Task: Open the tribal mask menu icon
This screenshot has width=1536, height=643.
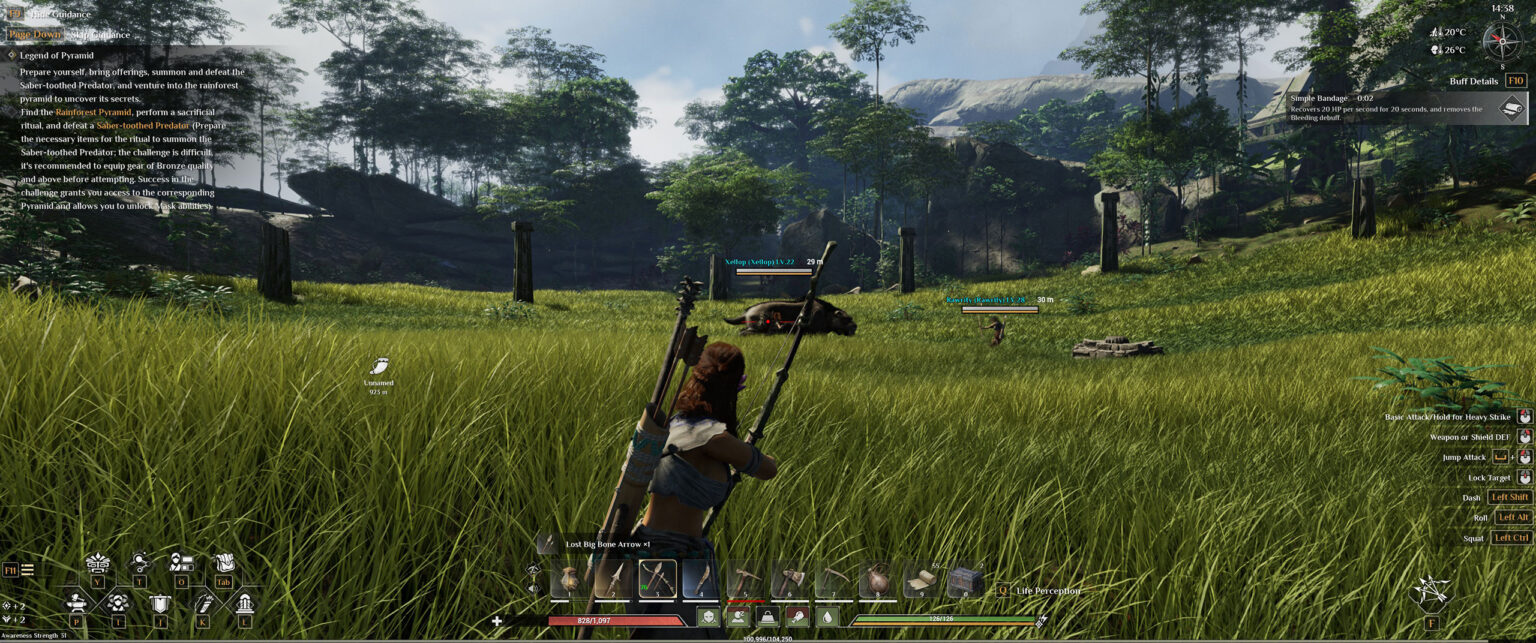Action: tap(97, 563)
